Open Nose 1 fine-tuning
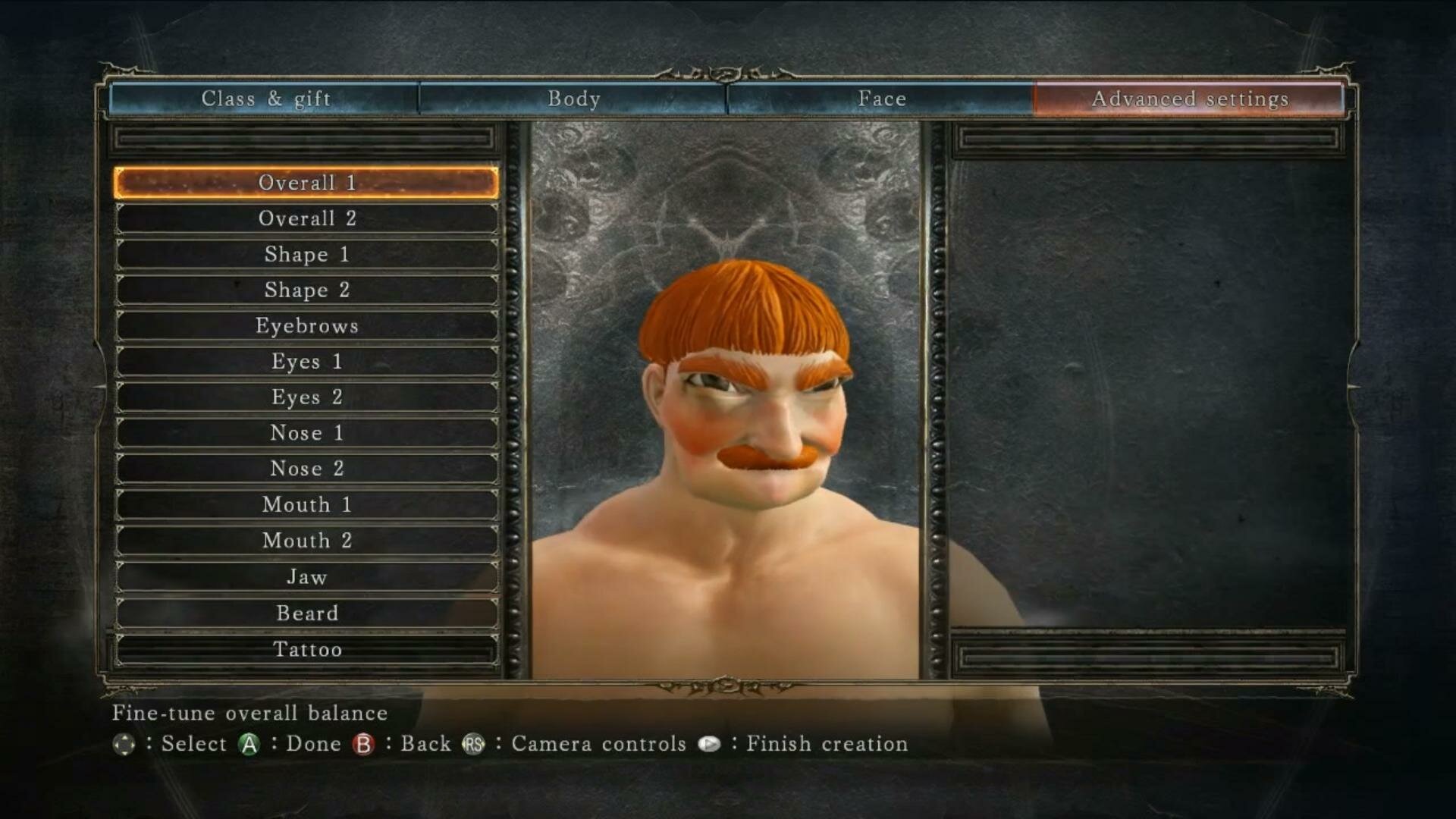This screenshot has height=819, width=1456. pos(307,433)
